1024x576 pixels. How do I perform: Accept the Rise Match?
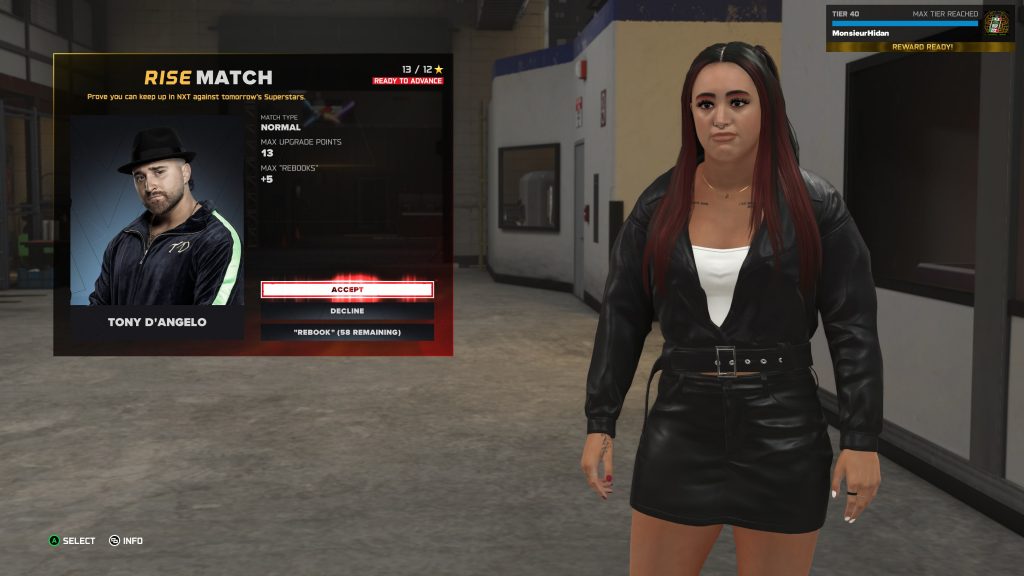pyautogui.click(x=347, y=289)
